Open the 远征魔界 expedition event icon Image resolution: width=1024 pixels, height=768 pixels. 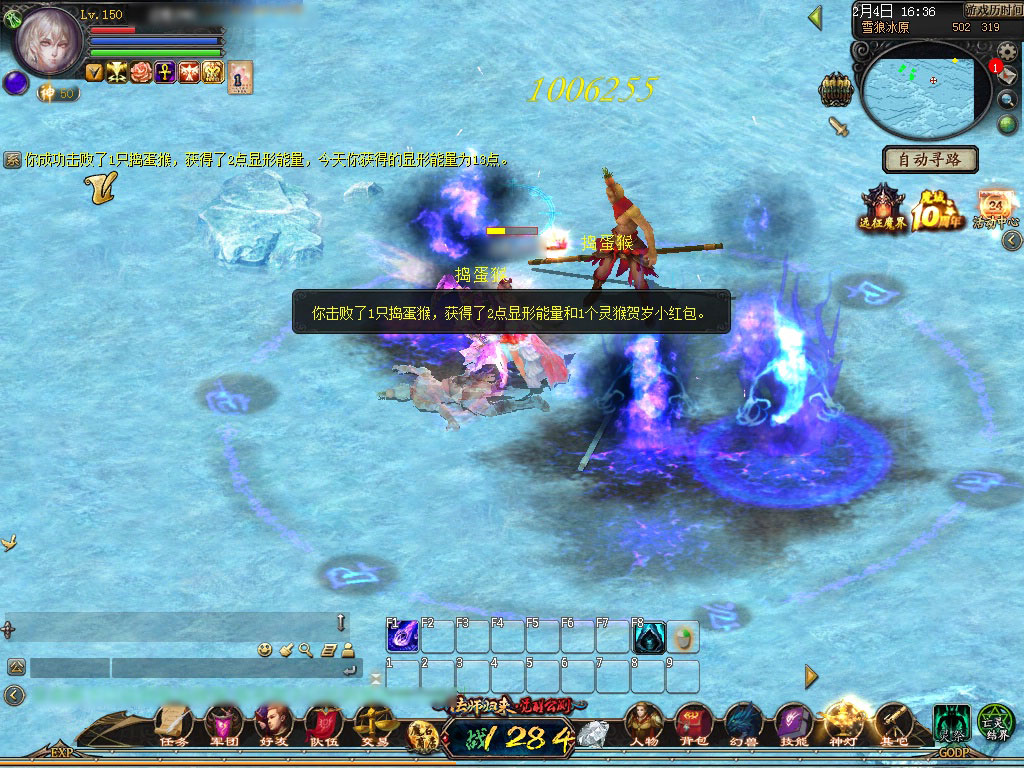pos(882,208)
